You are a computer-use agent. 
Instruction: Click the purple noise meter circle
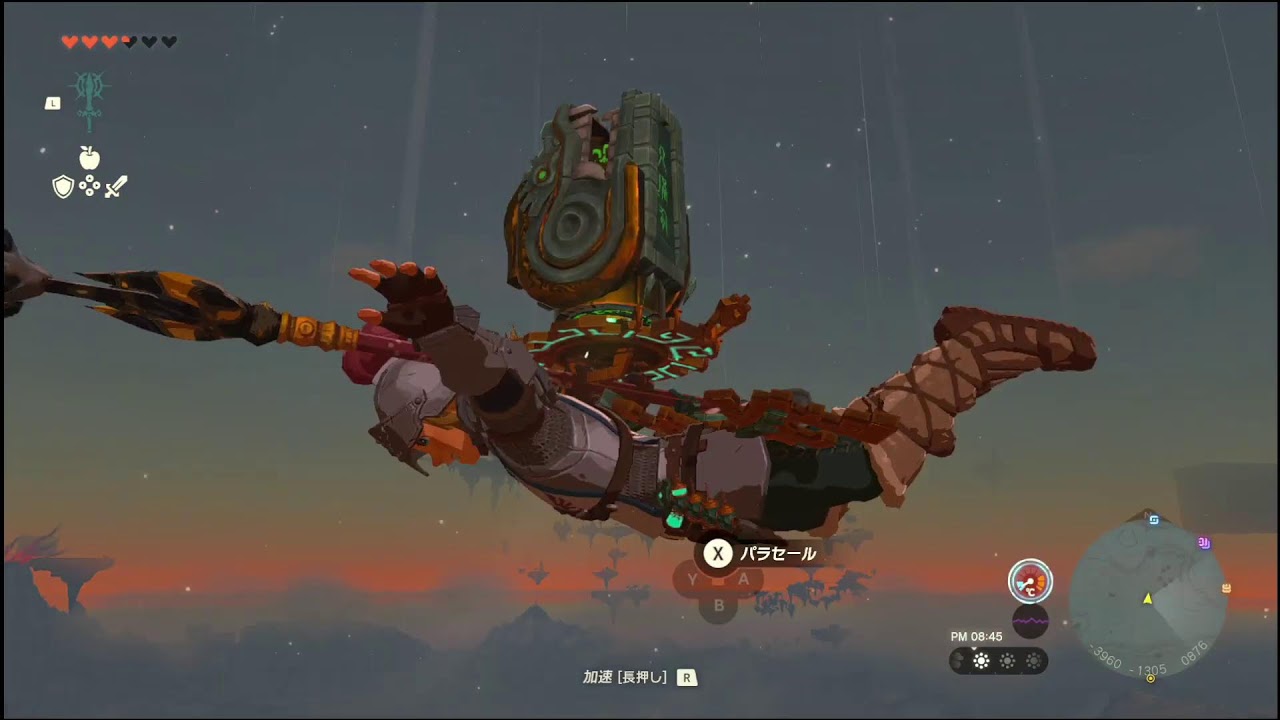(1030, 622)
